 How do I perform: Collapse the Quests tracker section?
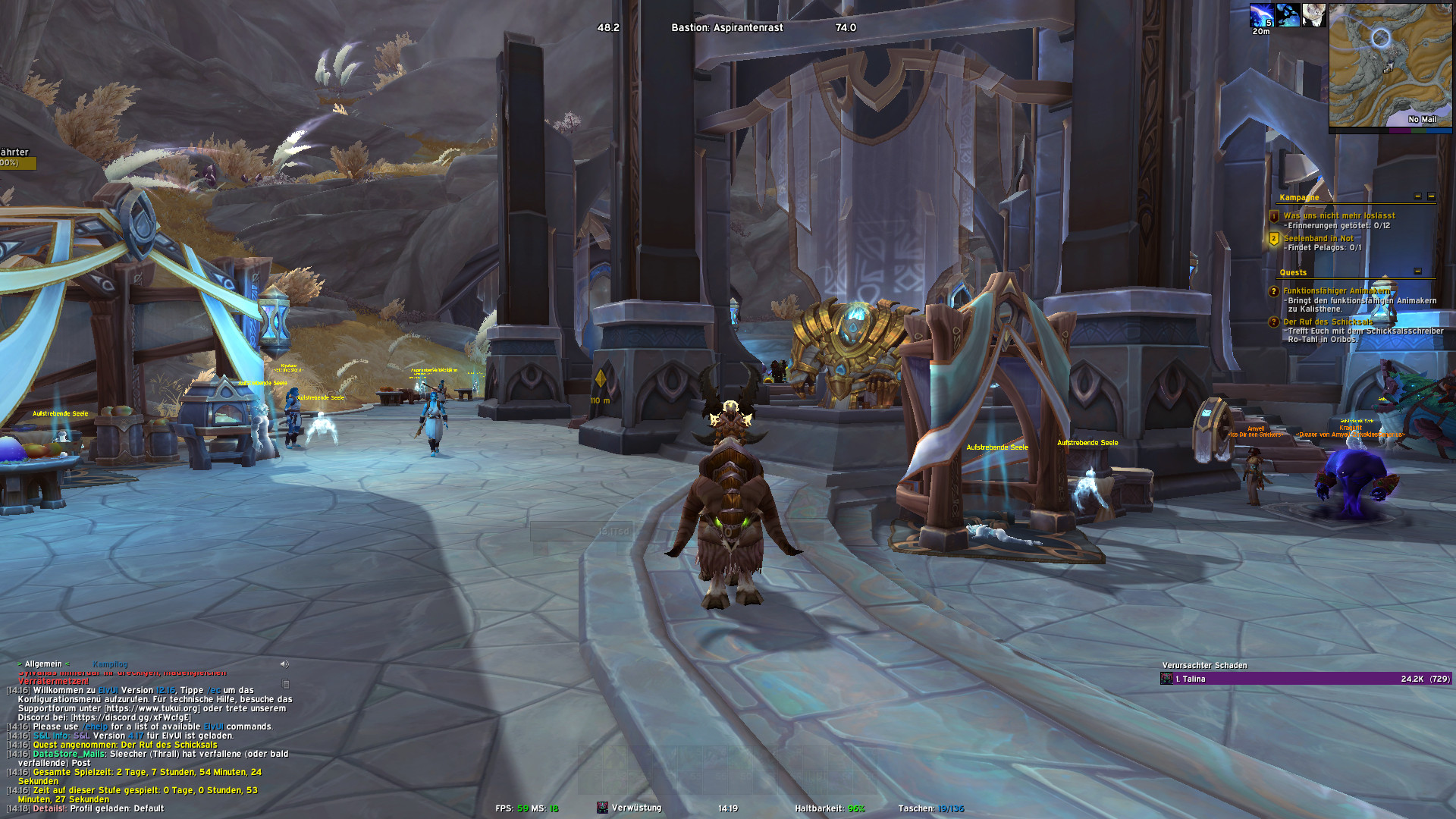(1417, 271)
